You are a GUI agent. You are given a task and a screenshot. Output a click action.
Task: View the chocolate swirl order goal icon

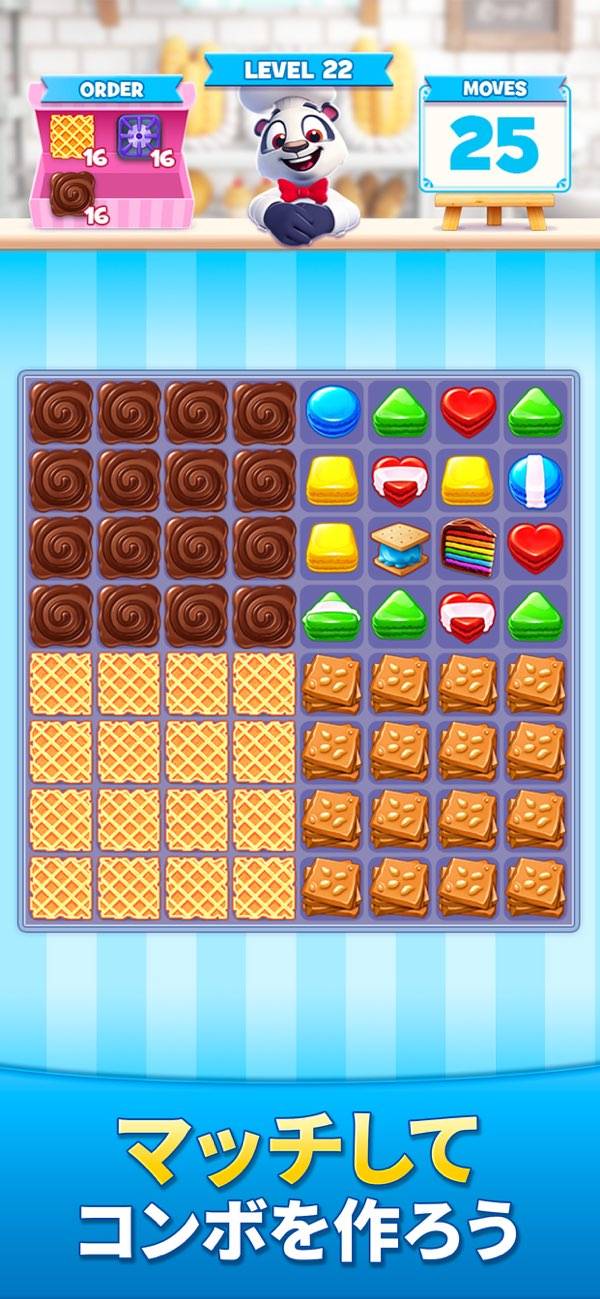pos(72,194)
